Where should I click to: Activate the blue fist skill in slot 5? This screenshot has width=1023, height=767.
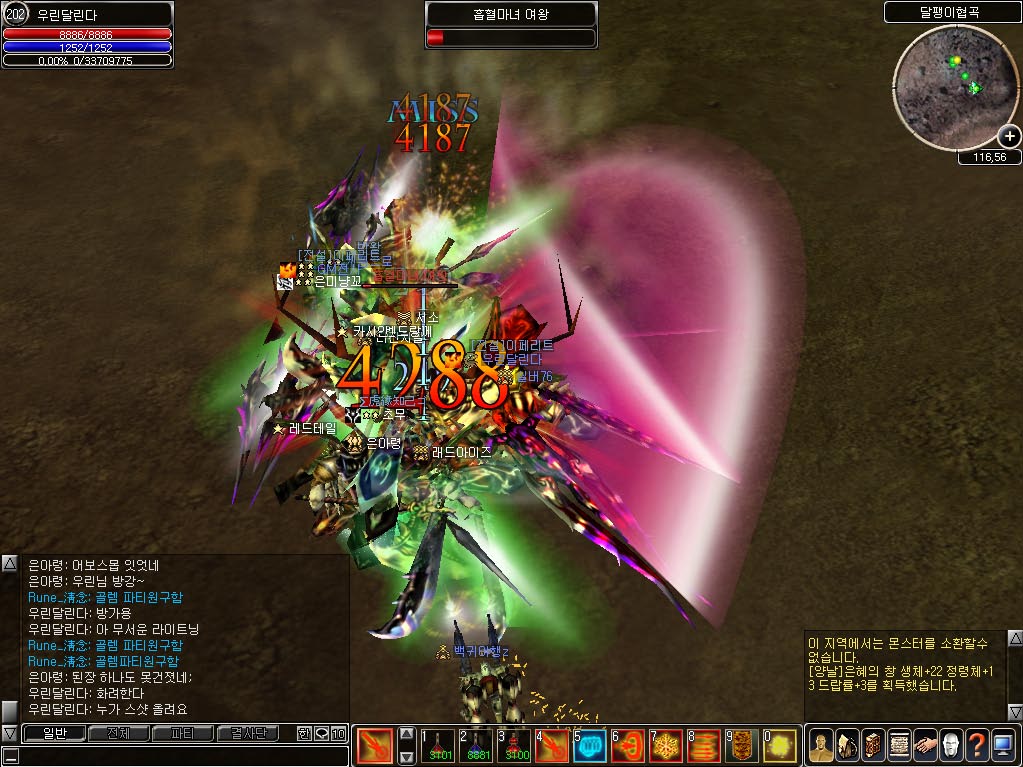coord(590,746)
